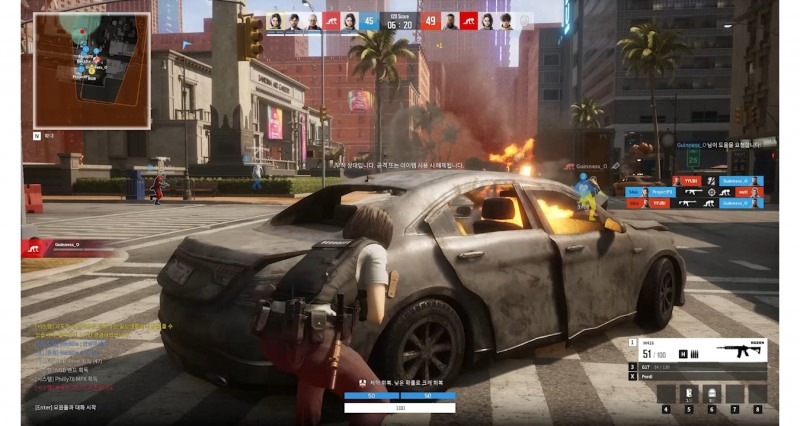Select the Guinness_O kill feed banner
This screenshot has height=426, width=800.
click(x=70, y=244)
